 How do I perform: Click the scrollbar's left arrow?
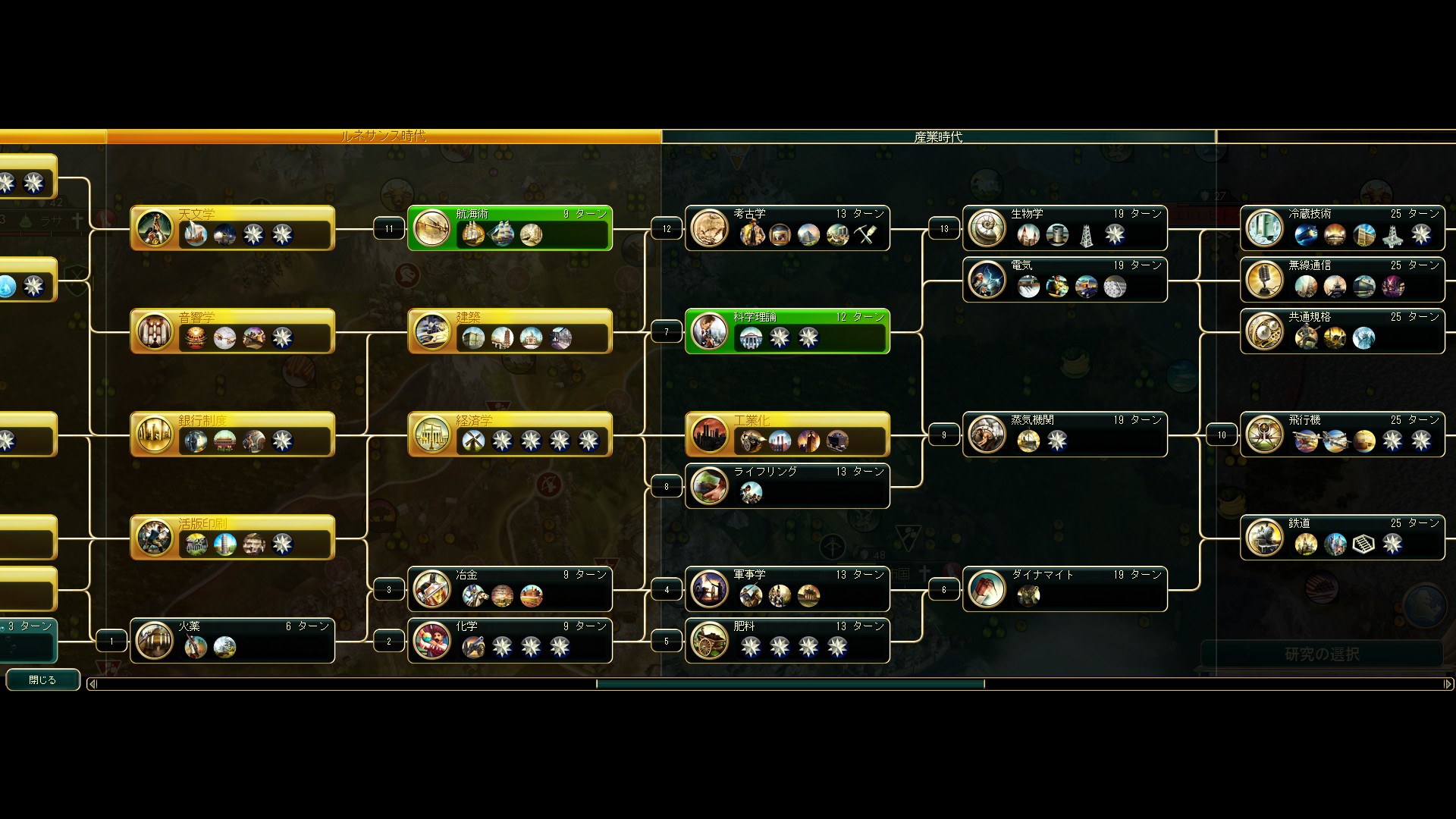(93, 684)
